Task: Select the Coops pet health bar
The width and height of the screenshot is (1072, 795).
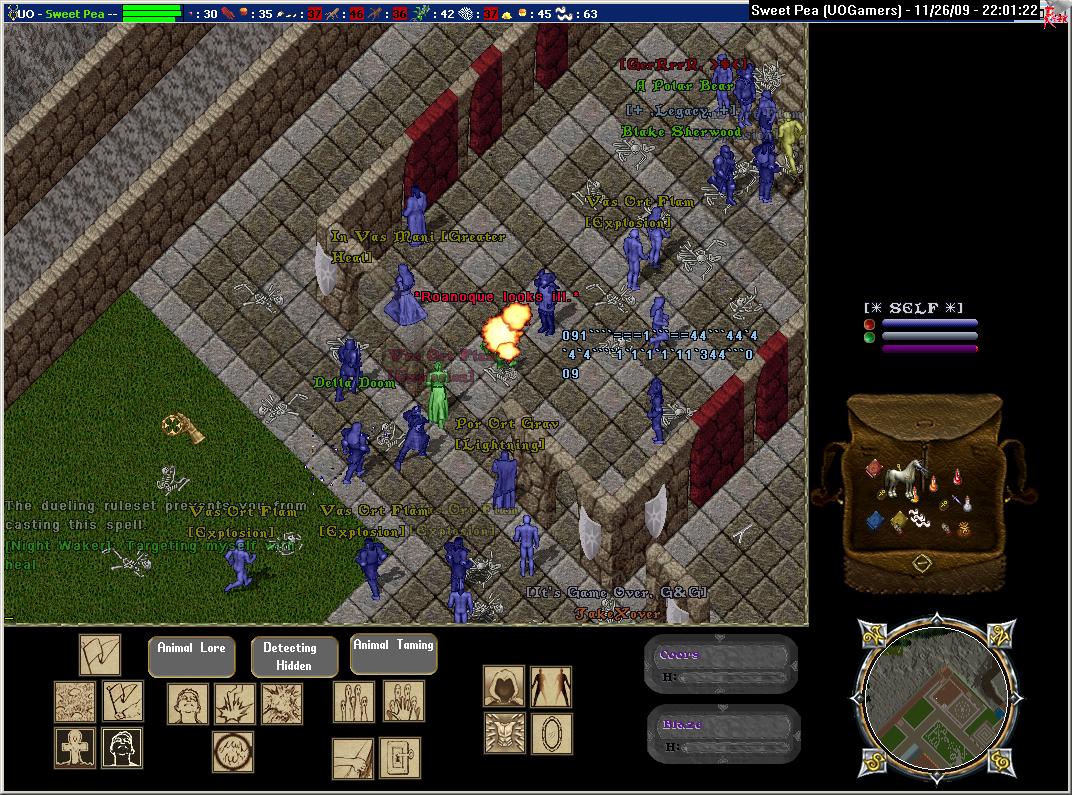Action: 721,665
